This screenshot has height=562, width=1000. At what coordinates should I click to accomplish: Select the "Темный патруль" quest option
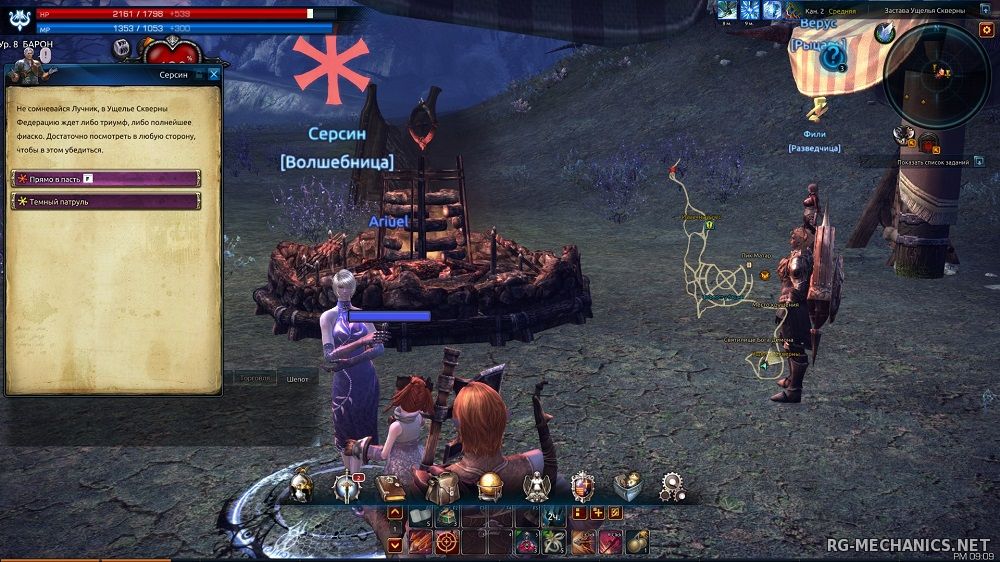pos(105,201)
